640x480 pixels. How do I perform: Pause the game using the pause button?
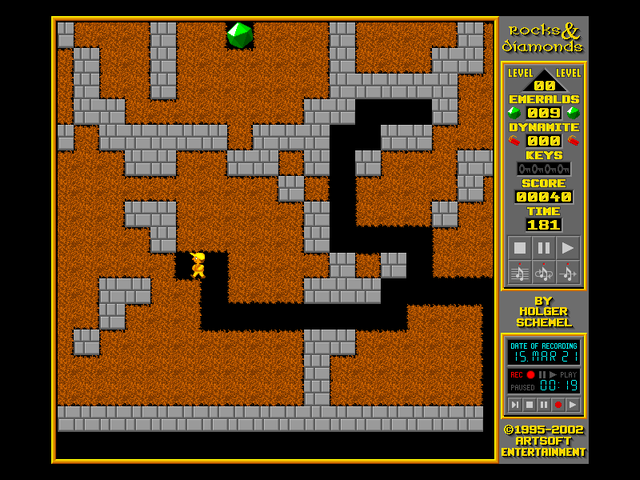[543, 248]
